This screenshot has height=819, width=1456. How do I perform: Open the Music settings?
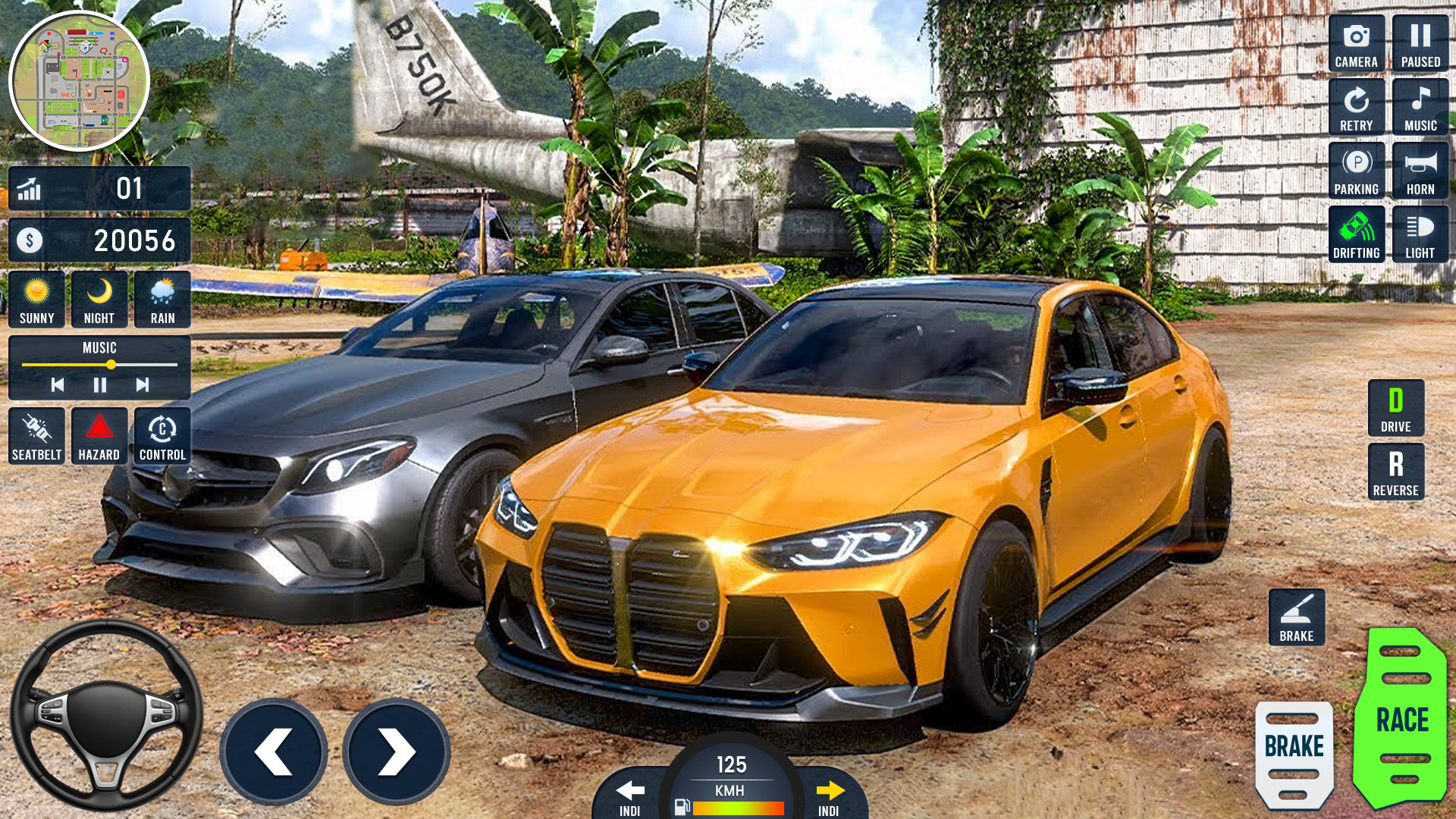(1421, 106)
